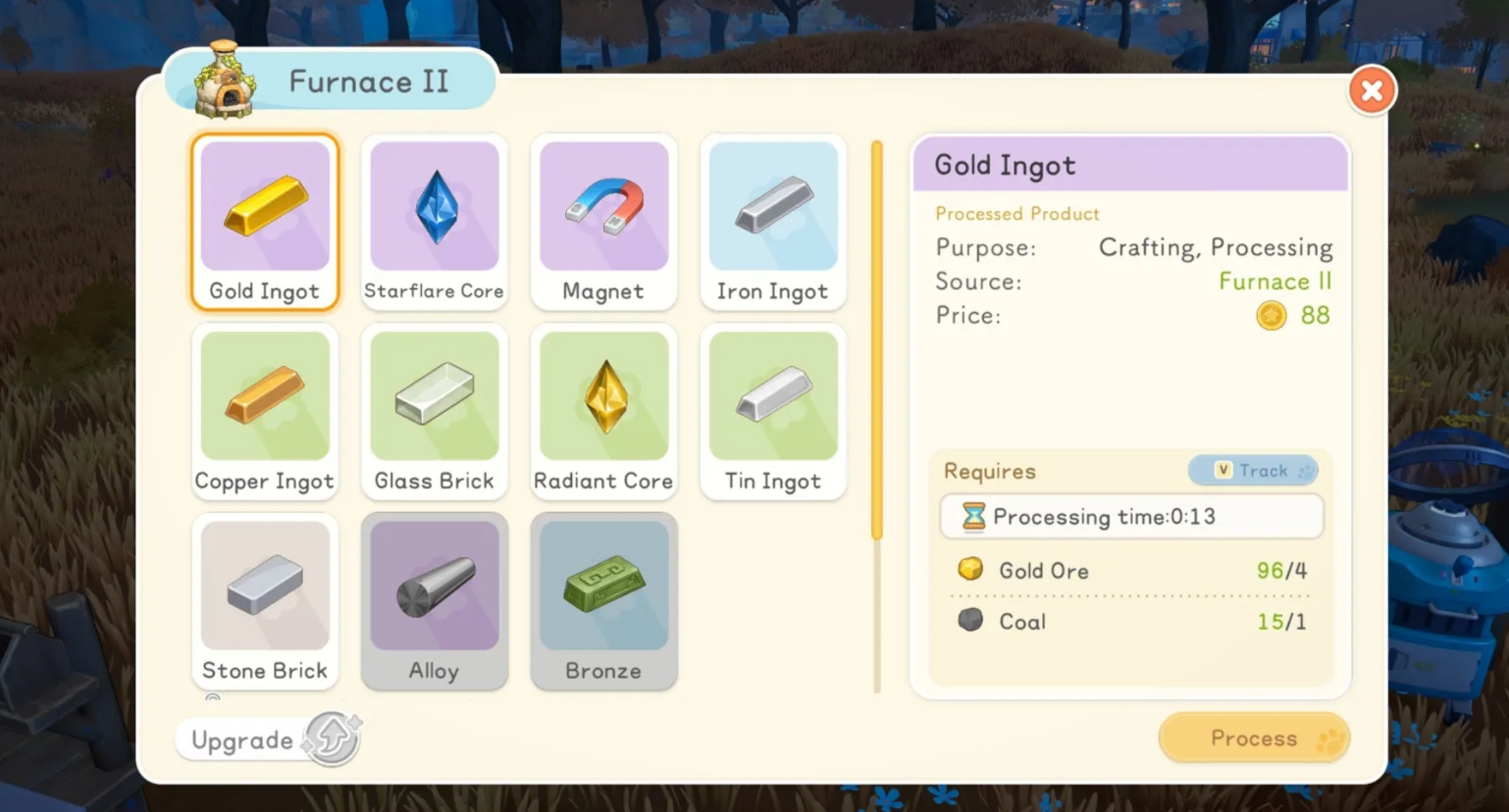This screenshot has height=812, width=1509.
Task: Select the locked Alloy recipe
Action: pyautogui.click(x=434, y=600)
